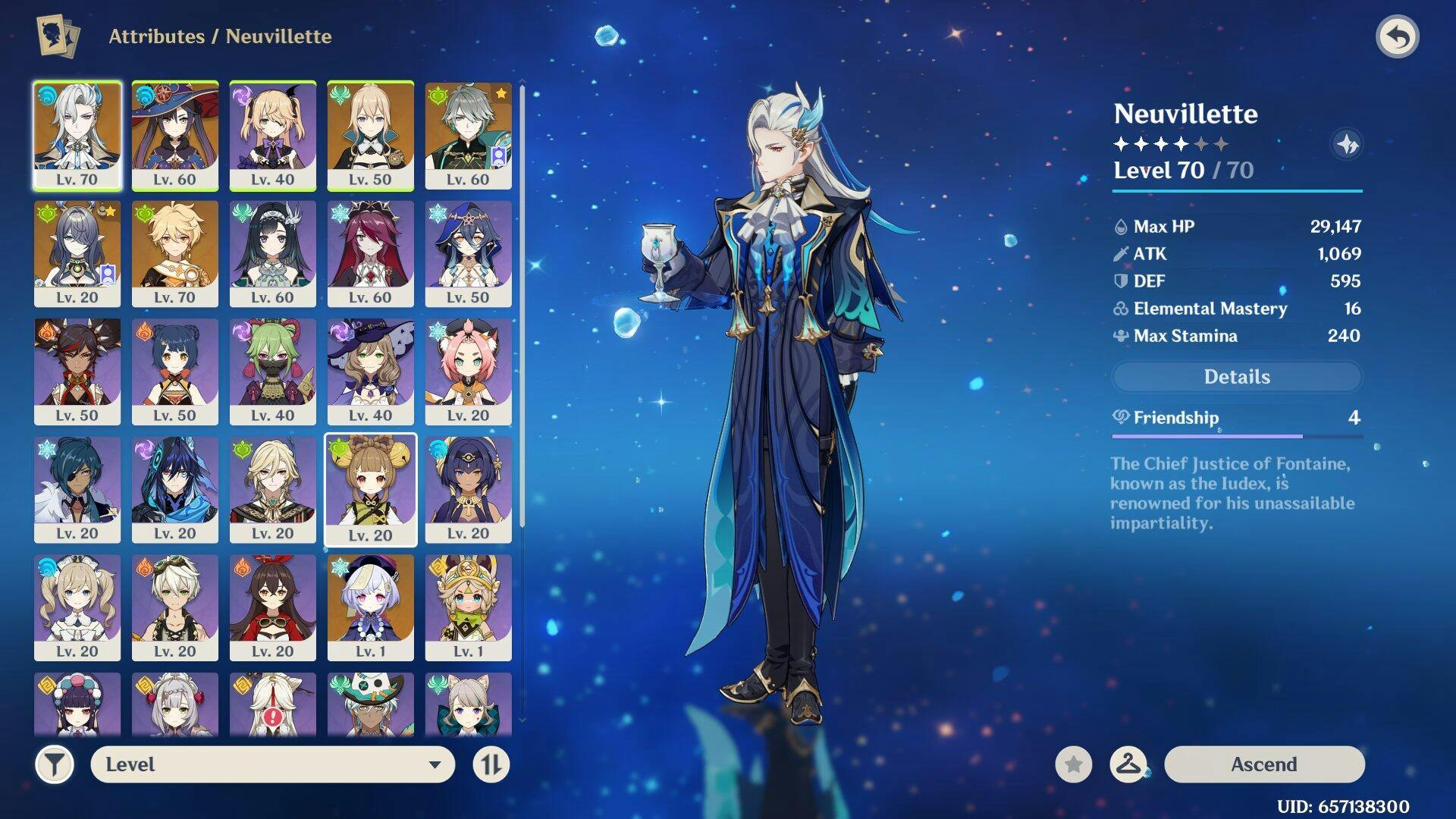Select the blond Traveler portrait Lv. 70
Image resolution: width=1456 pixels, height=819 pixels.
pyautogui.click(x=175, y=253)
